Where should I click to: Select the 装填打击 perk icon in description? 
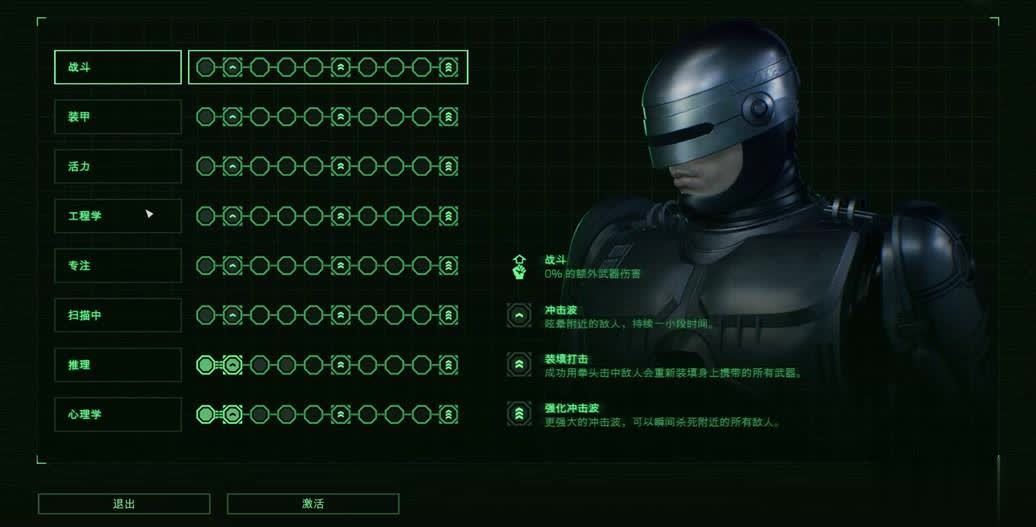tap(519, 365)
